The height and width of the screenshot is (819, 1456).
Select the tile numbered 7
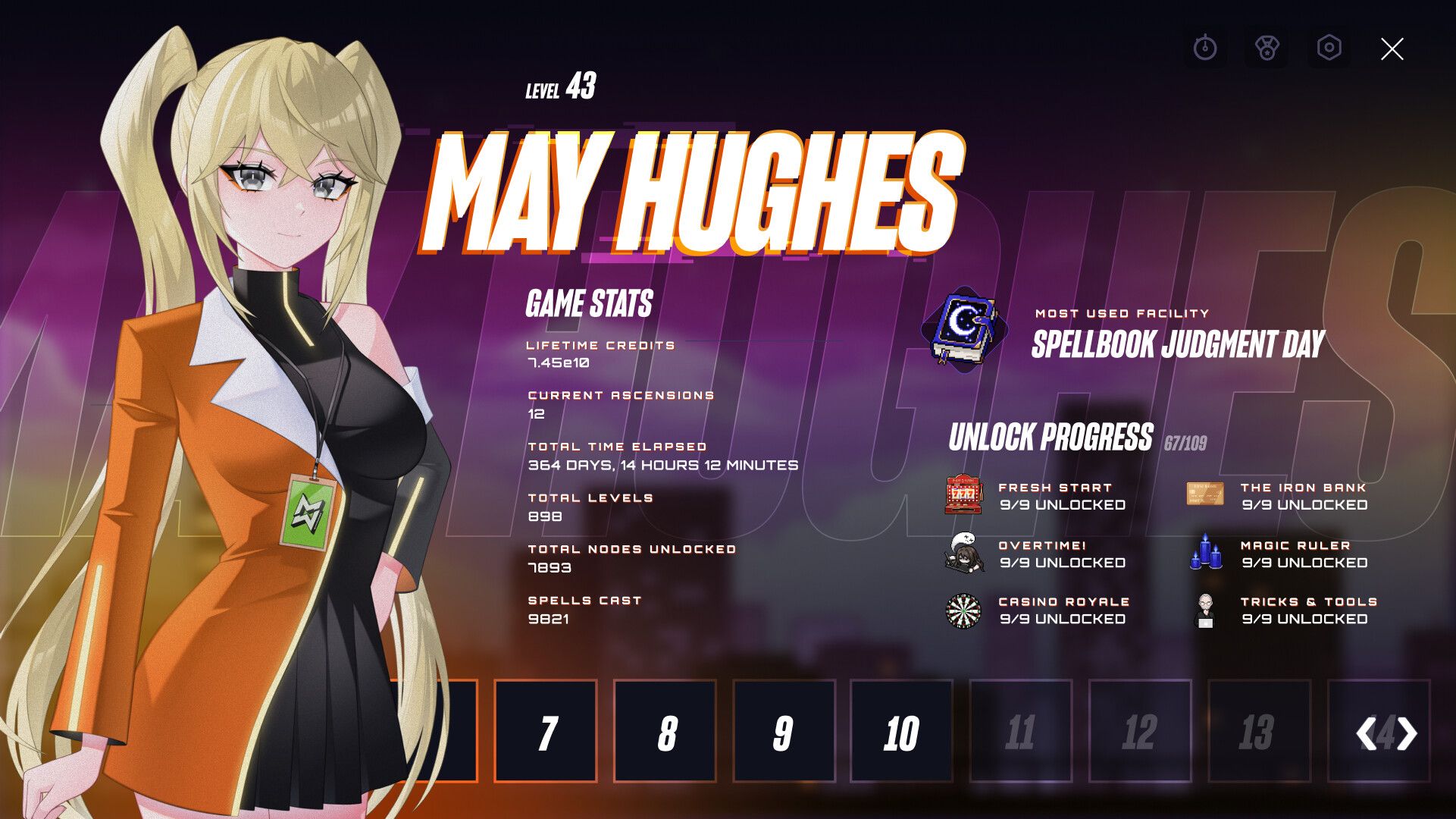click(x=546, y=732)
